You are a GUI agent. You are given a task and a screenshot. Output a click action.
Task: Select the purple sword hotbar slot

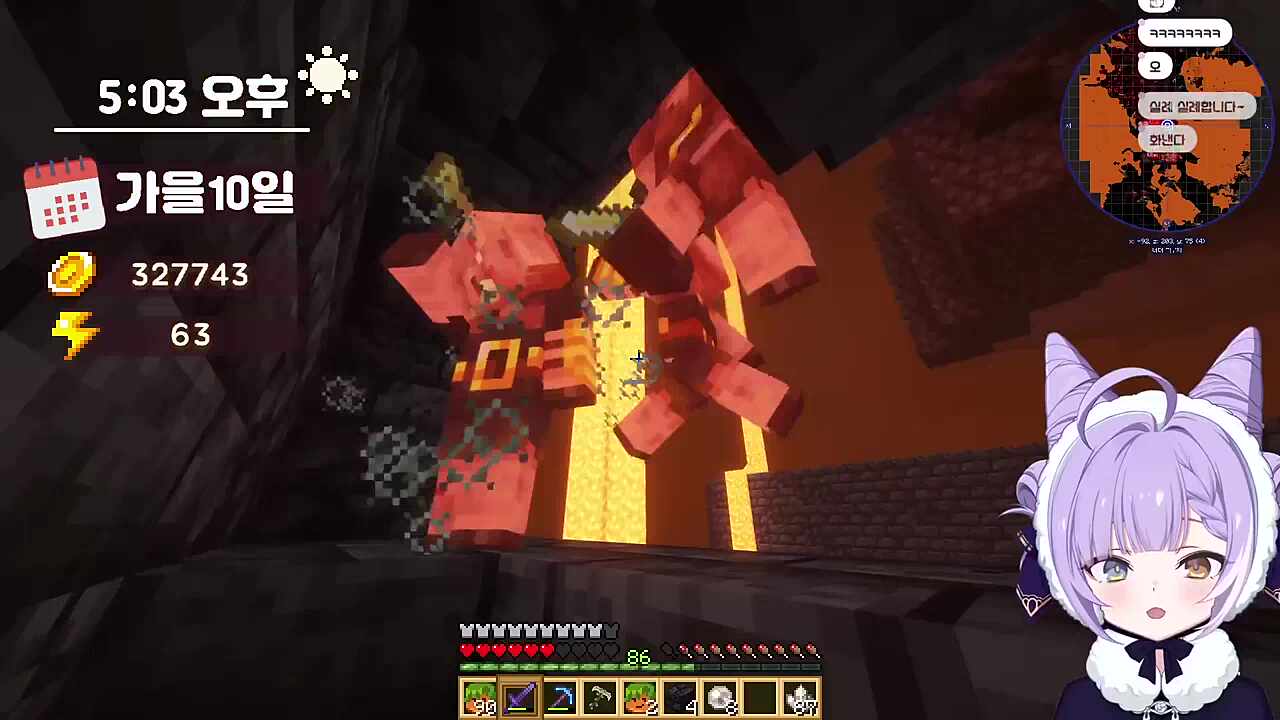point(520,697)
